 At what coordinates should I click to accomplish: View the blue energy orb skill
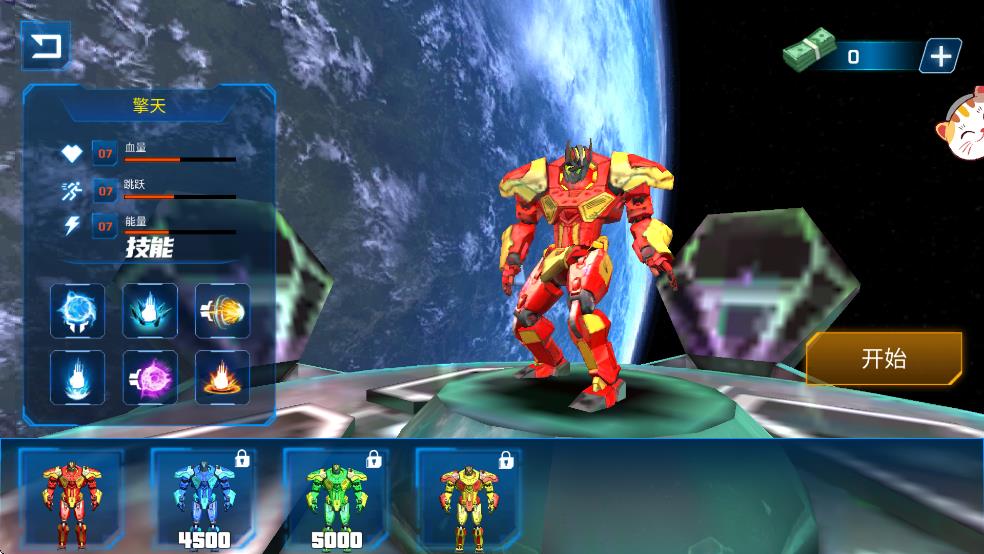[78, 310]
